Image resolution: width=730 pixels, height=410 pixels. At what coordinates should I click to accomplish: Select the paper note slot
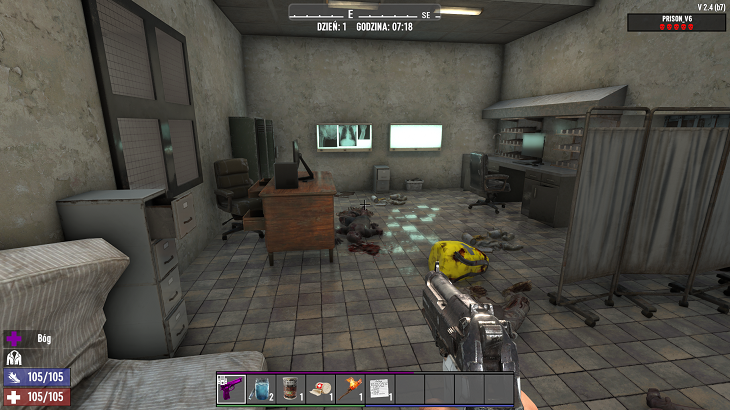click(380, 388)
